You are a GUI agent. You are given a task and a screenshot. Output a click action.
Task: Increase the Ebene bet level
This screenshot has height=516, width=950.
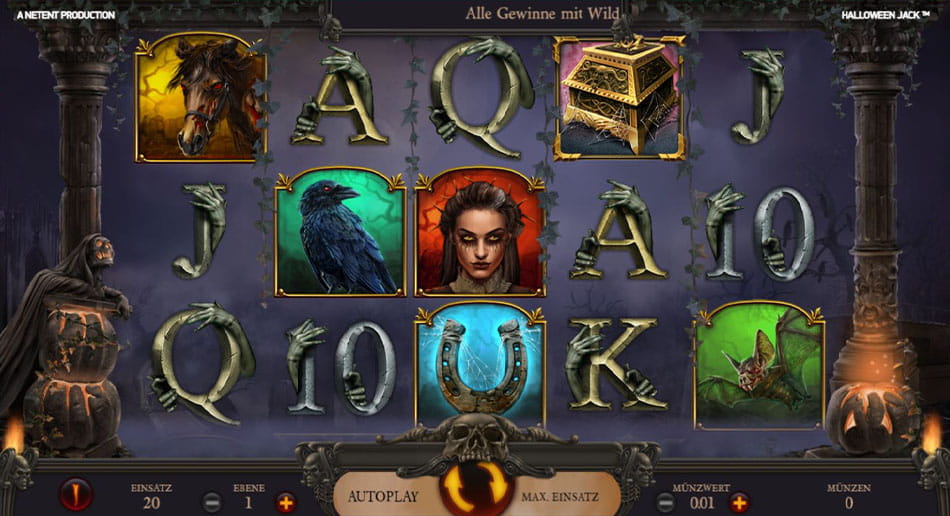point(286,502)
